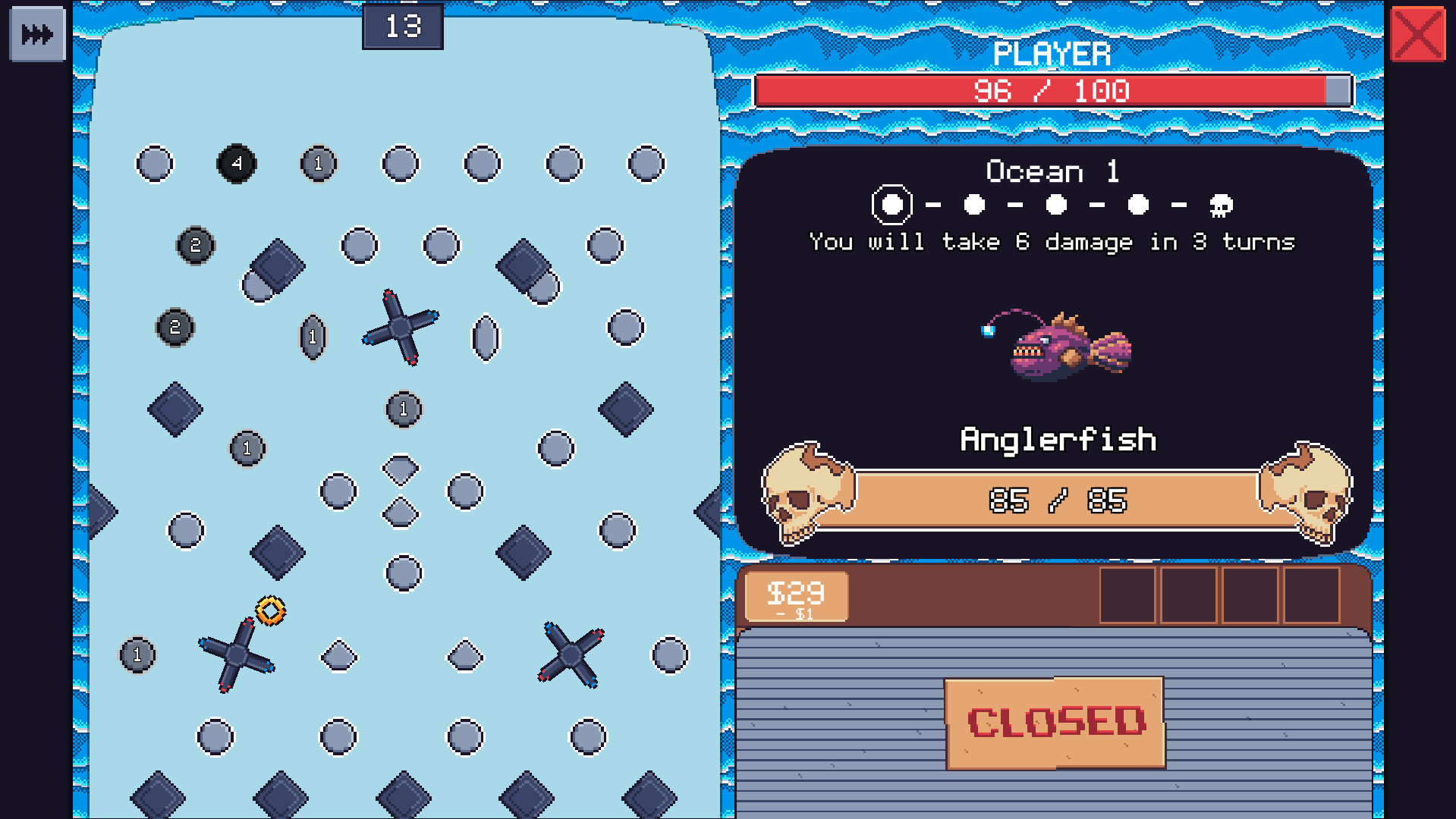
Task: Select the current stage node in the Ocean 1 track
Action: pos(892,203)
